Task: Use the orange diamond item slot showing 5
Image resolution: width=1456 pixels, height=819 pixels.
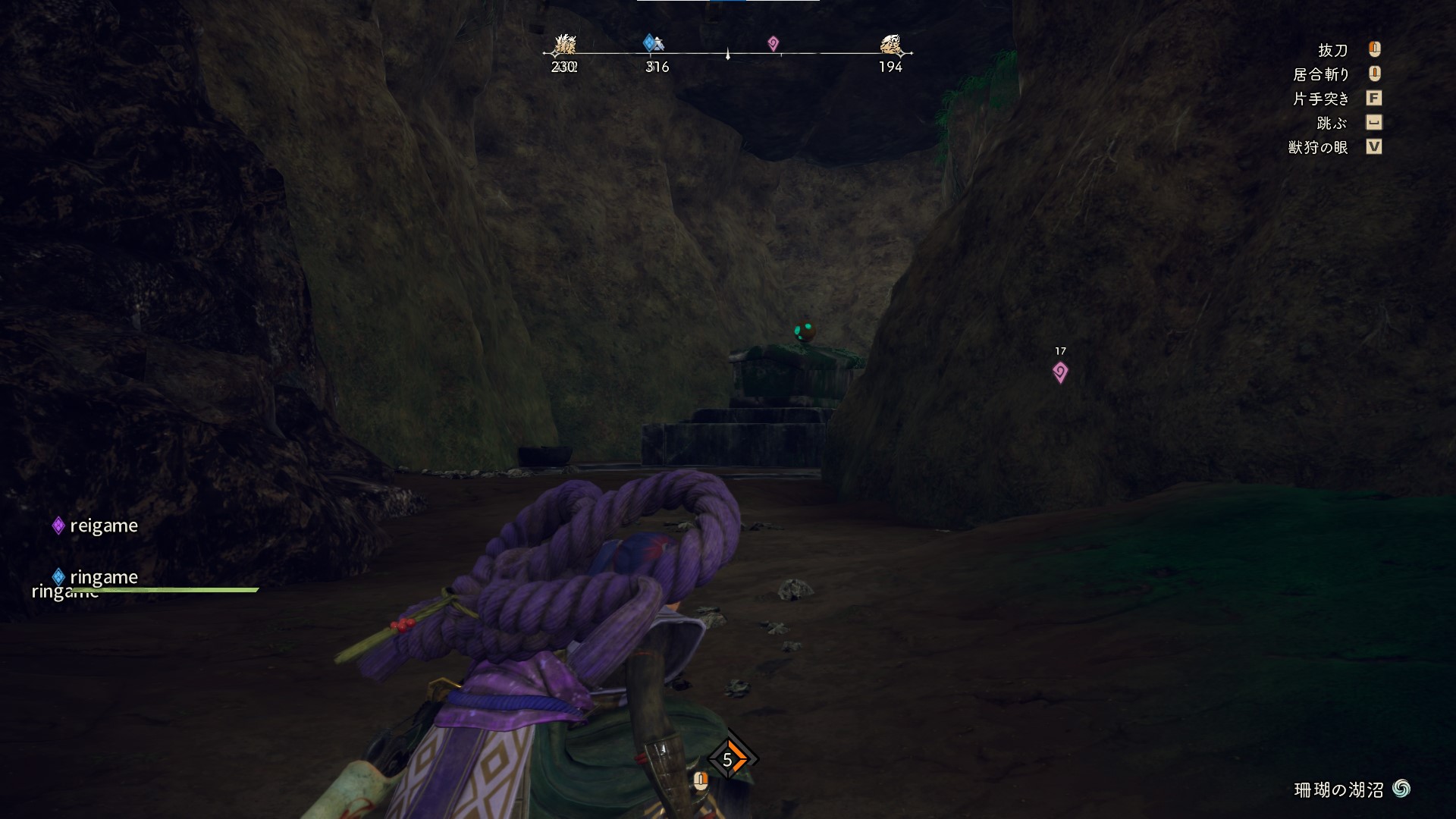Action: click(x=730, y=758)
